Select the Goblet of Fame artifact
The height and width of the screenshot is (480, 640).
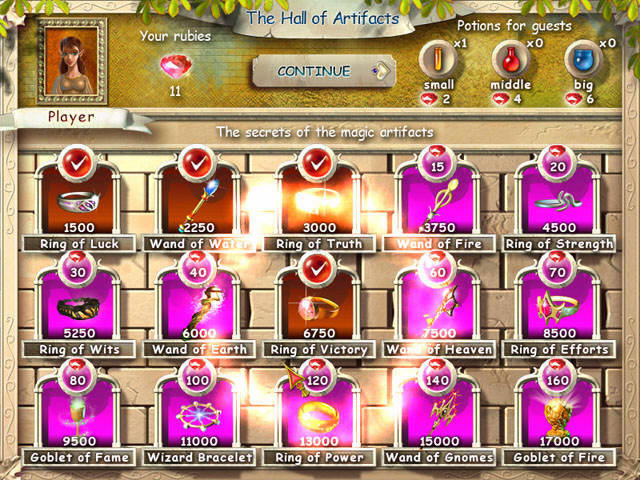coord(78,412)
